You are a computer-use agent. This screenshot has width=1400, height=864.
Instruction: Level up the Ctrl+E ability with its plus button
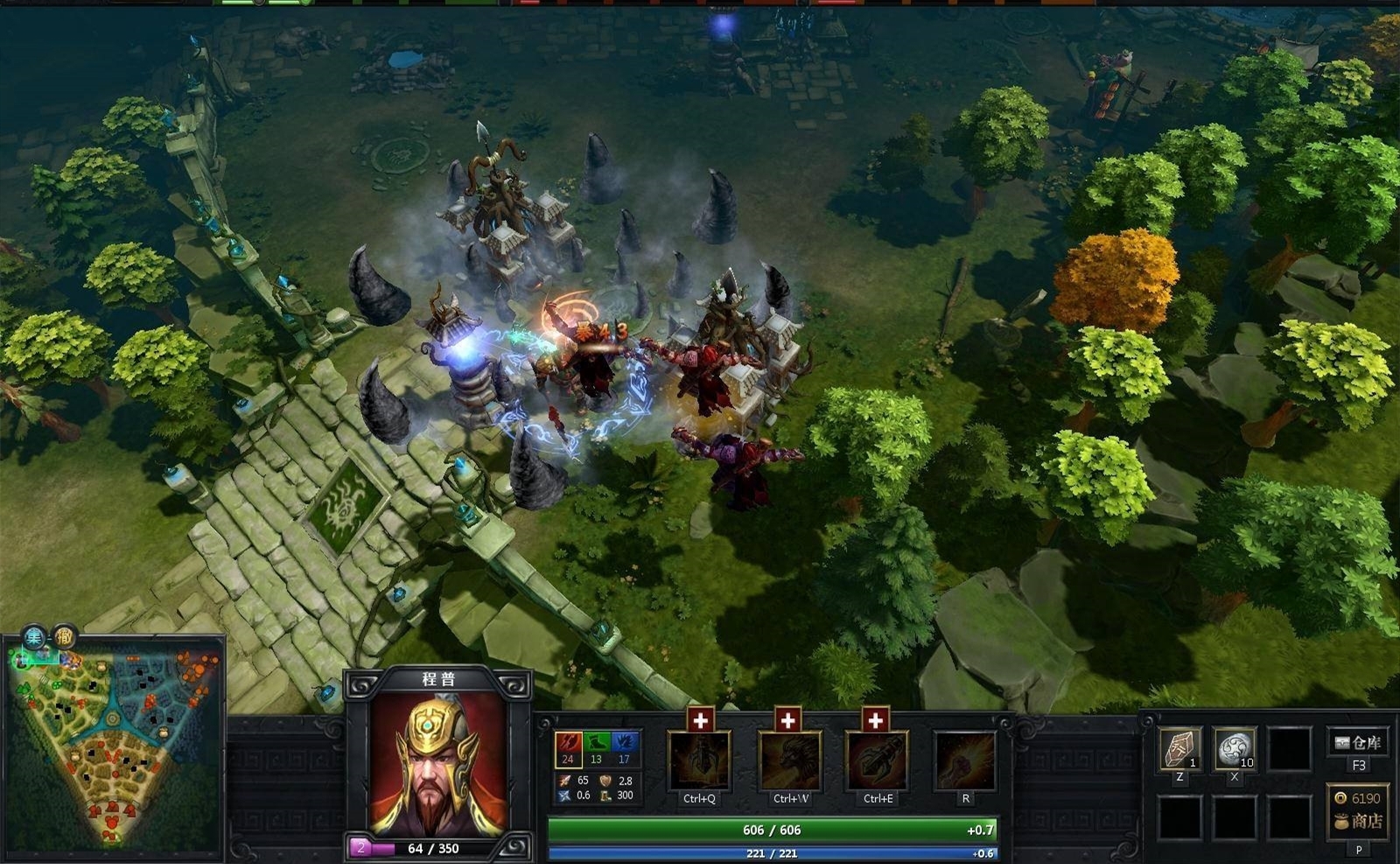click(875, 720)
